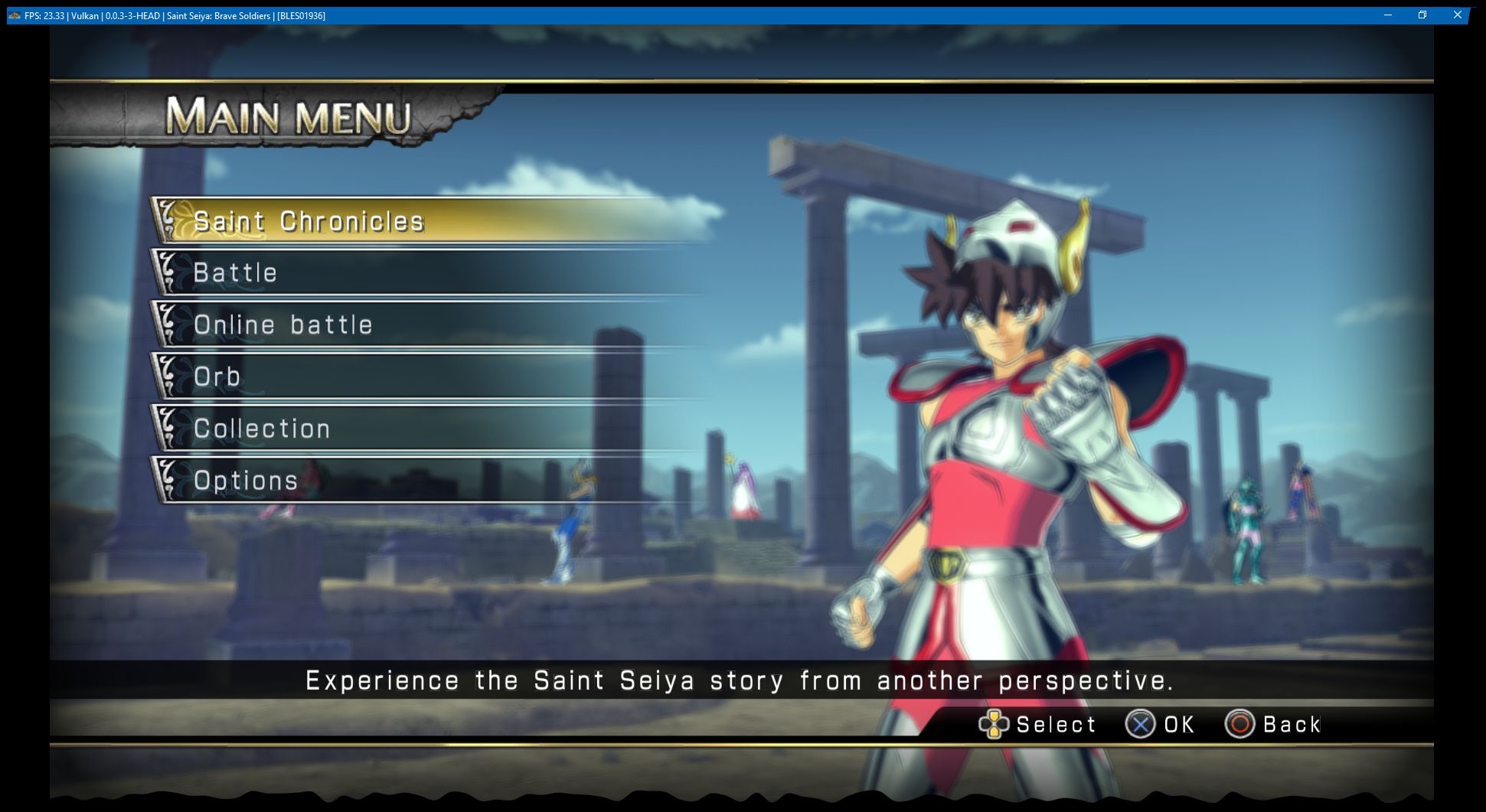The height and width of the screenshot is (812, 1486).
Task: Choose Online battle from the menu
Action: pos(283,324)
